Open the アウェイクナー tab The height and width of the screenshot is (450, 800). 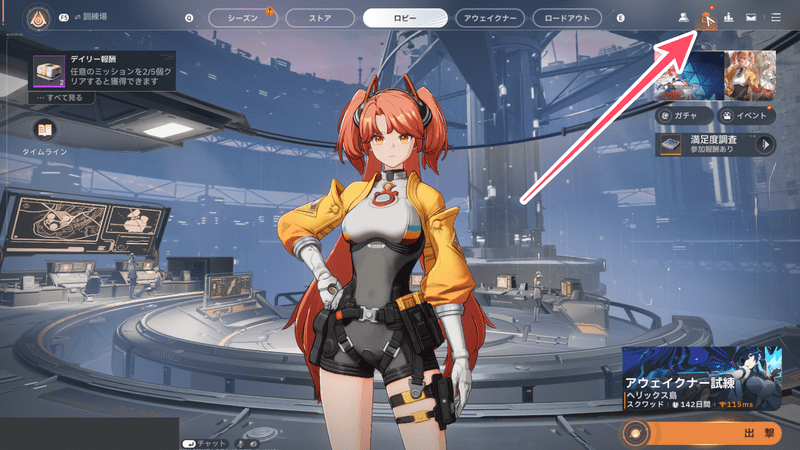click(x=490, y=18)
